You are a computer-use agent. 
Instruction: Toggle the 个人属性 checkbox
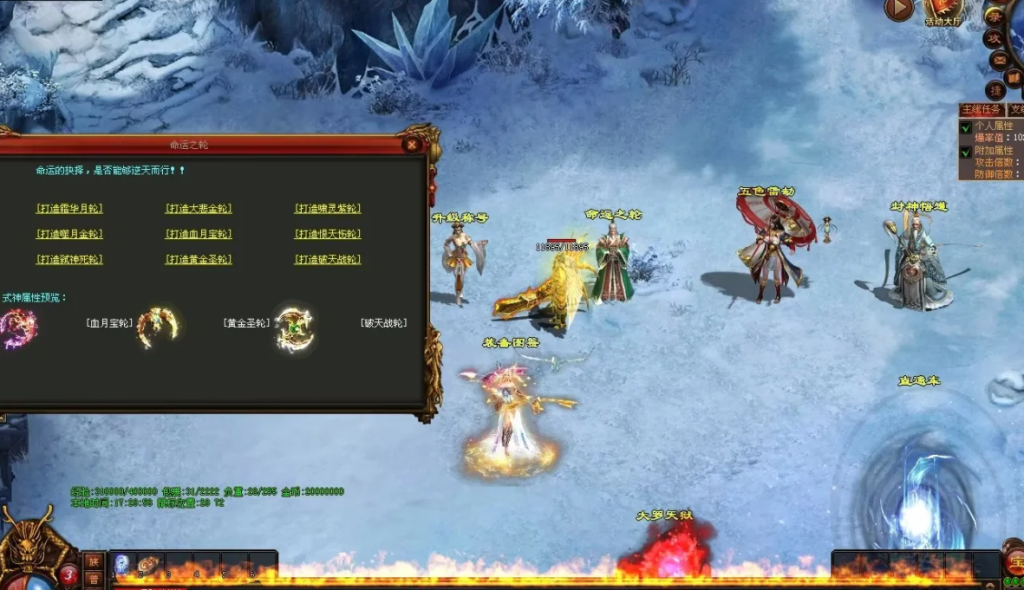coord(966,128)
